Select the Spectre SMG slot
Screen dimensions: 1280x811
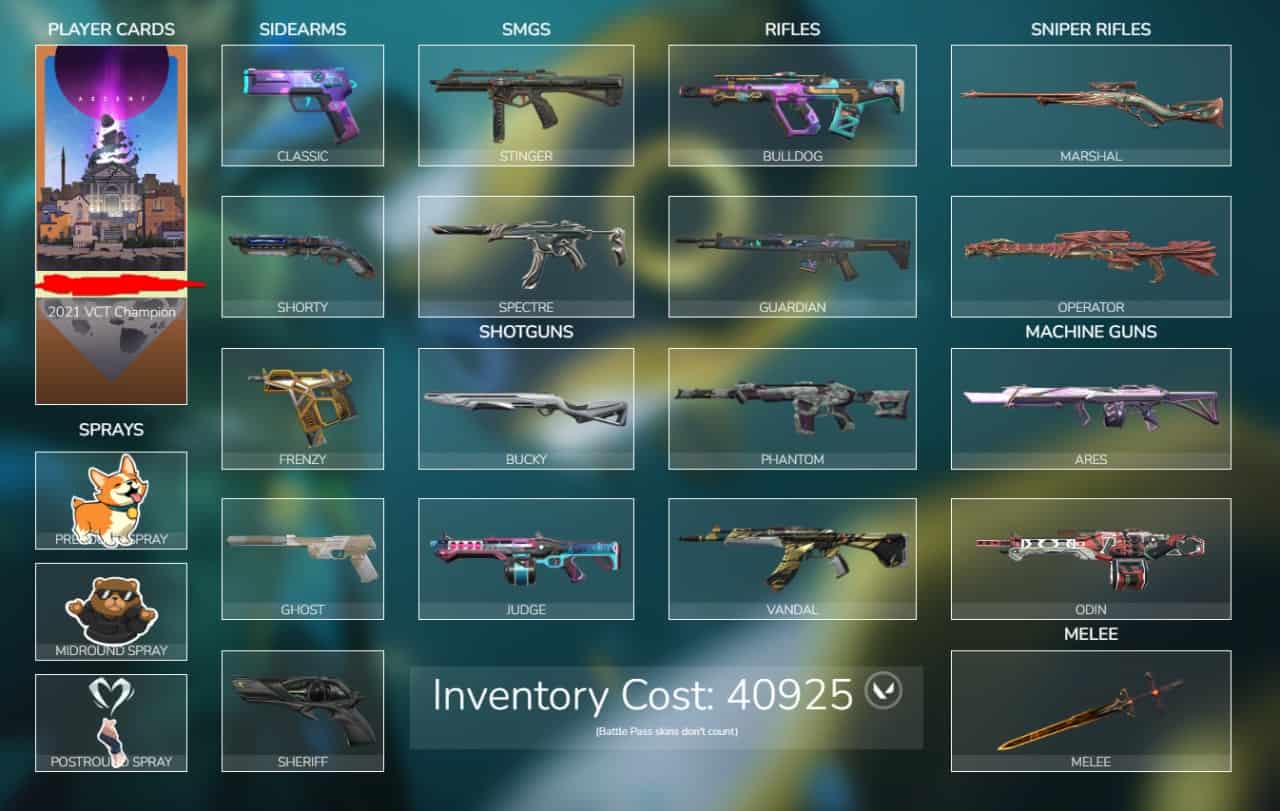tap(526, 250)
